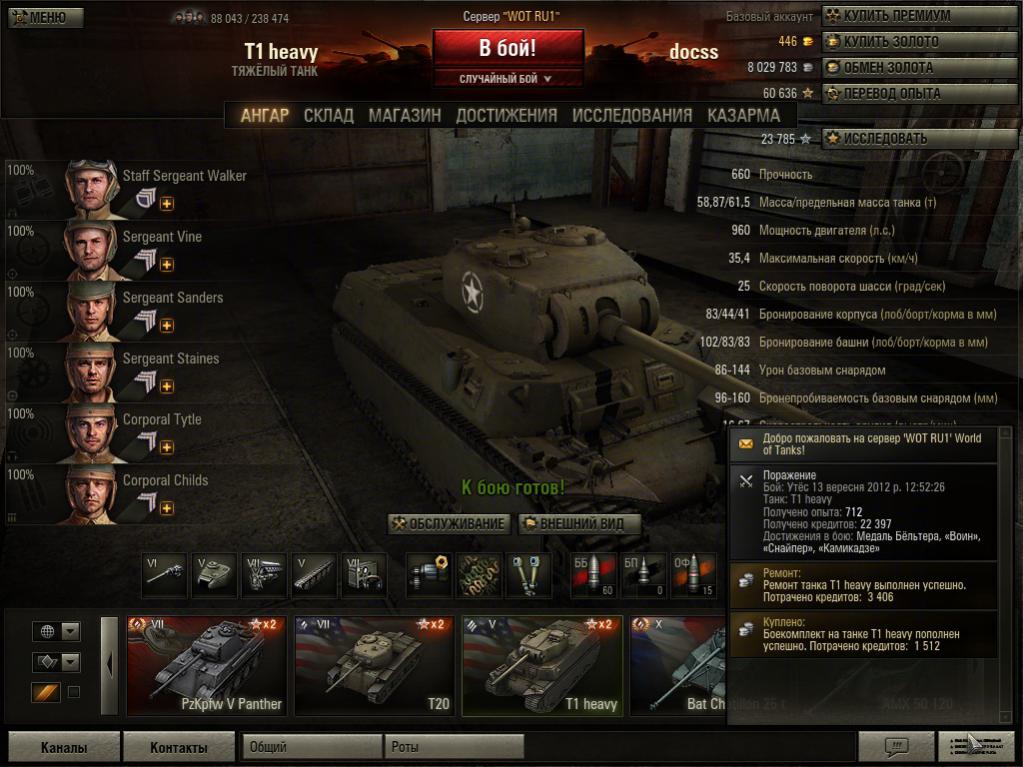Open the ОБСЛУЖИВАНИЕ service button
Viewport: 1023px width, 767px height.
[x=450, y=523]
